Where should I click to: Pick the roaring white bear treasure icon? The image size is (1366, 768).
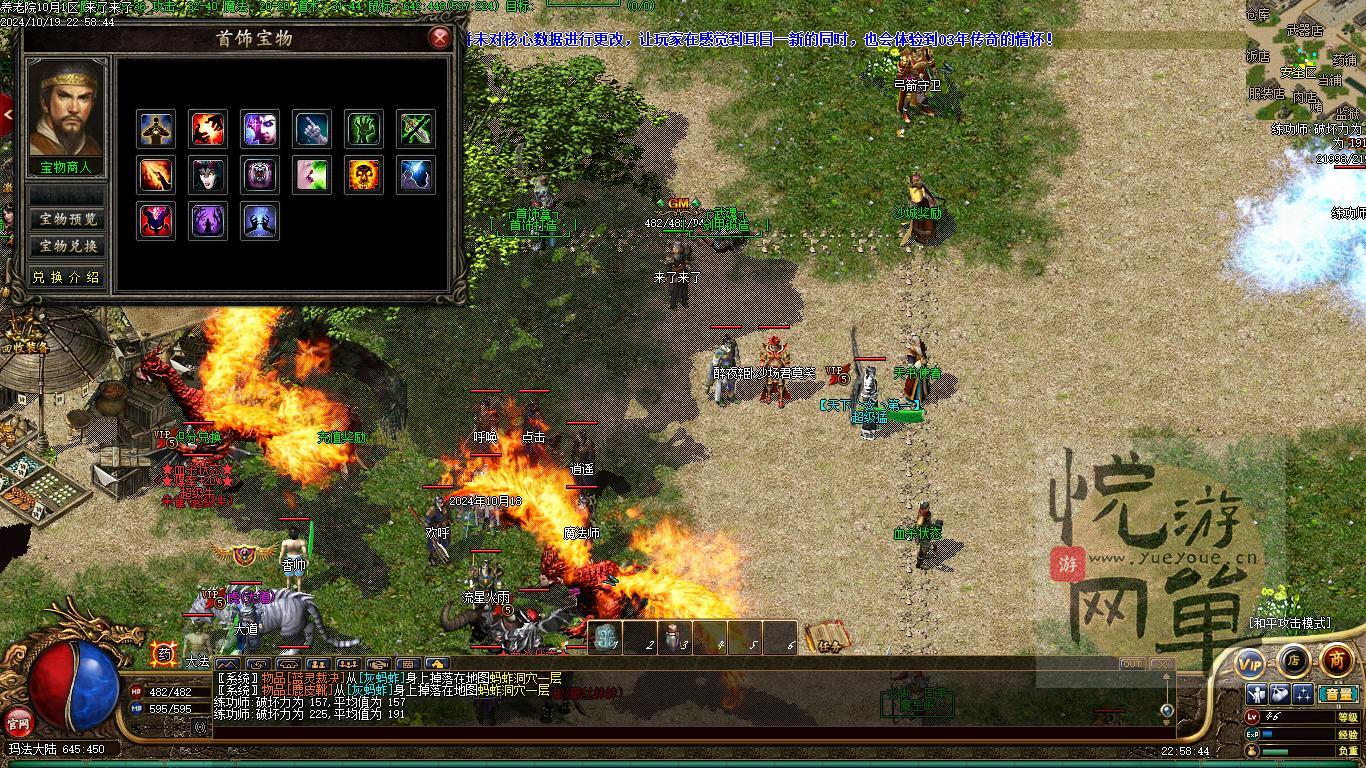pos(260,175)
